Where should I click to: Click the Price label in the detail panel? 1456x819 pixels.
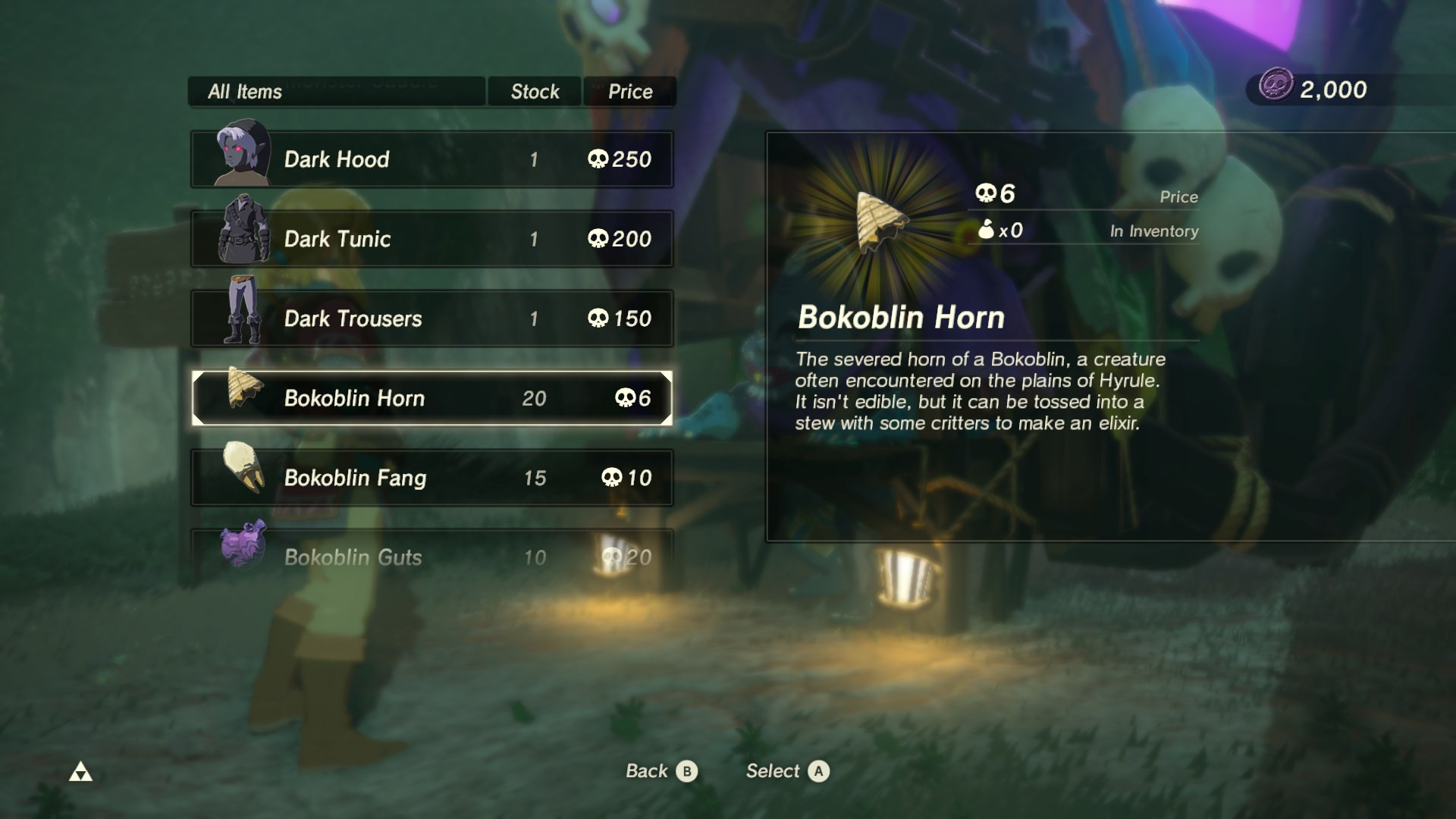pos(1180,196)
